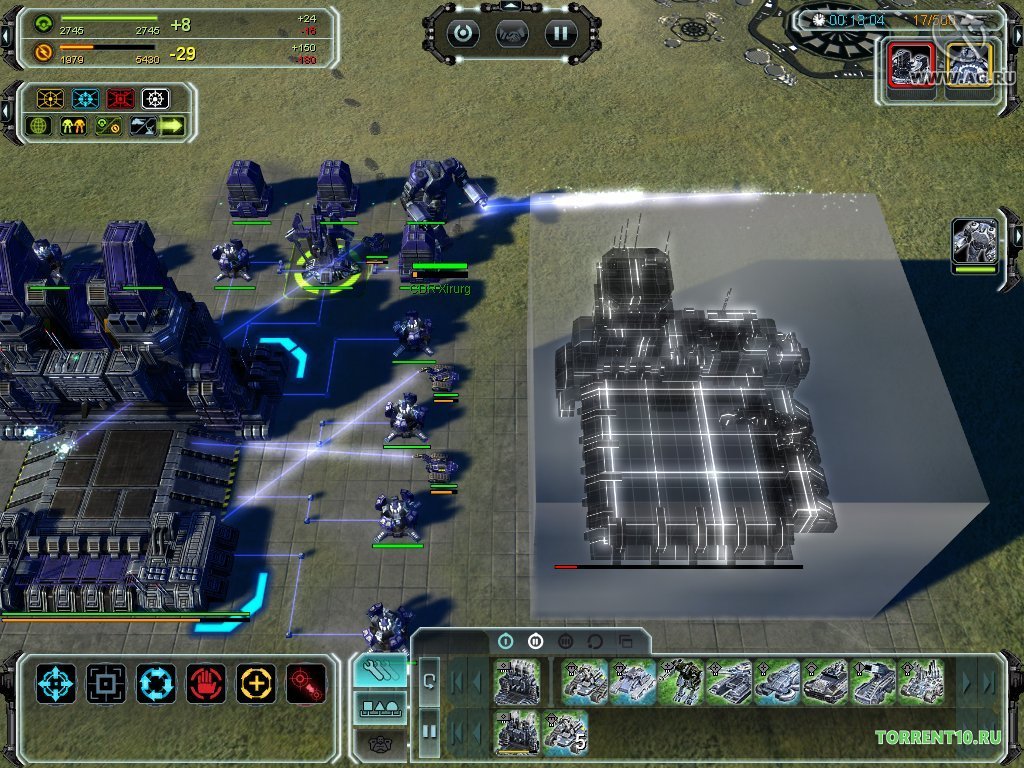1024x768 pixels.
Task: Select the commander unit portrait
Action: tap(974, 244)
